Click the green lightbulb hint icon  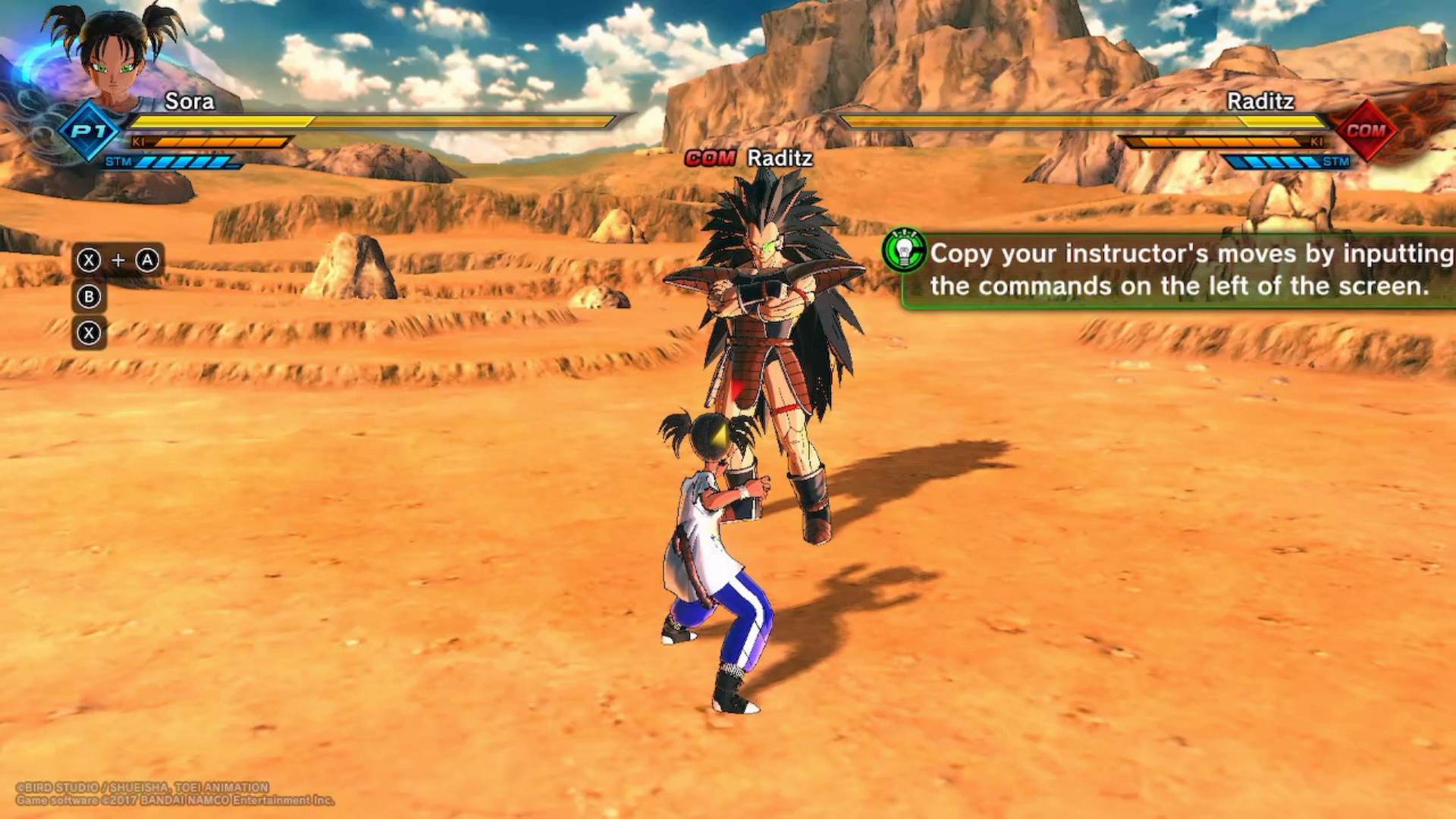(904, 251)
